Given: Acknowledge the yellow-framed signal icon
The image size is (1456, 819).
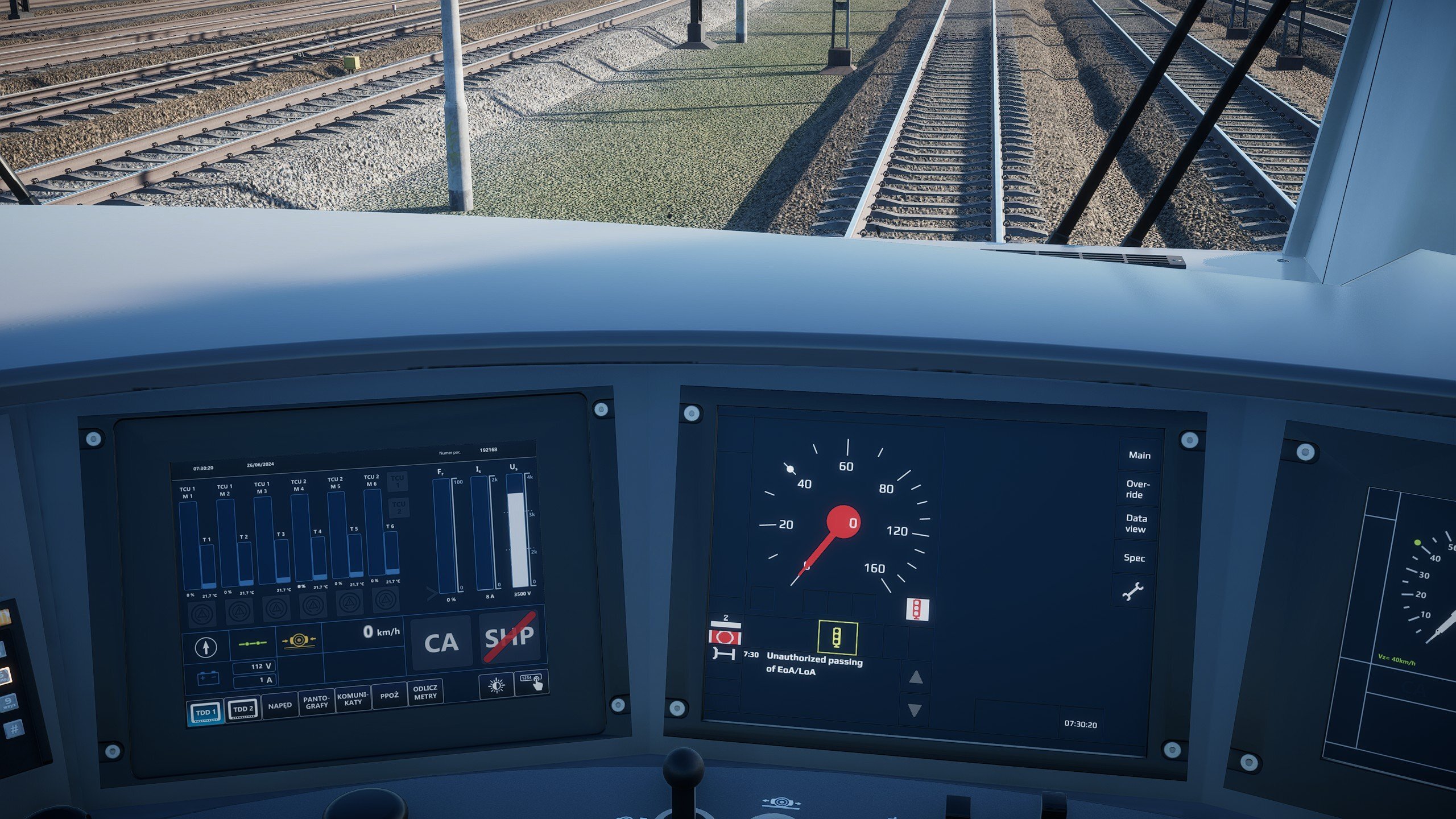Looking at the screenshot, I should click(837, 637).
